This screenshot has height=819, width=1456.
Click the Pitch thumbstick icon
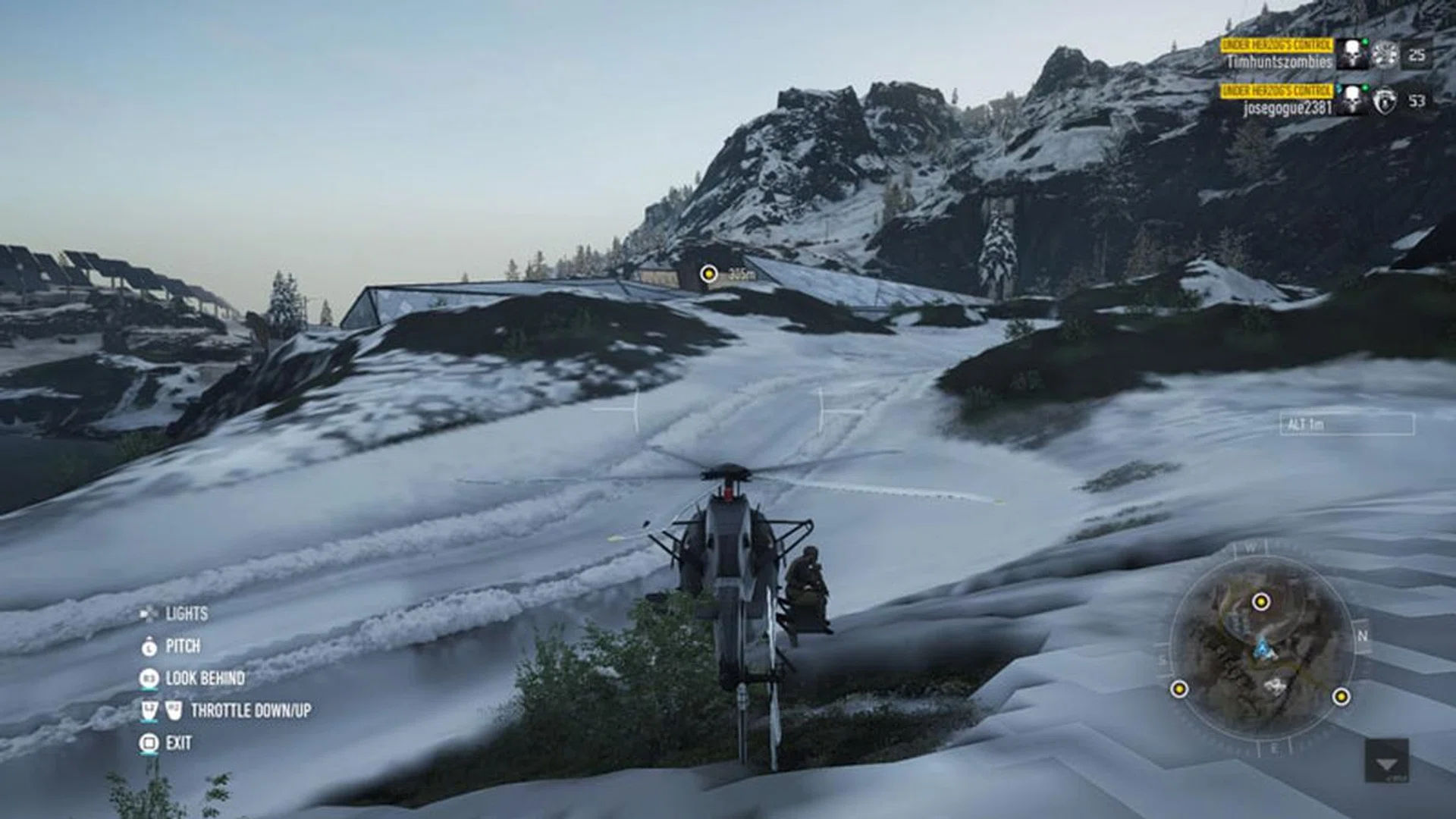[149, 647]
